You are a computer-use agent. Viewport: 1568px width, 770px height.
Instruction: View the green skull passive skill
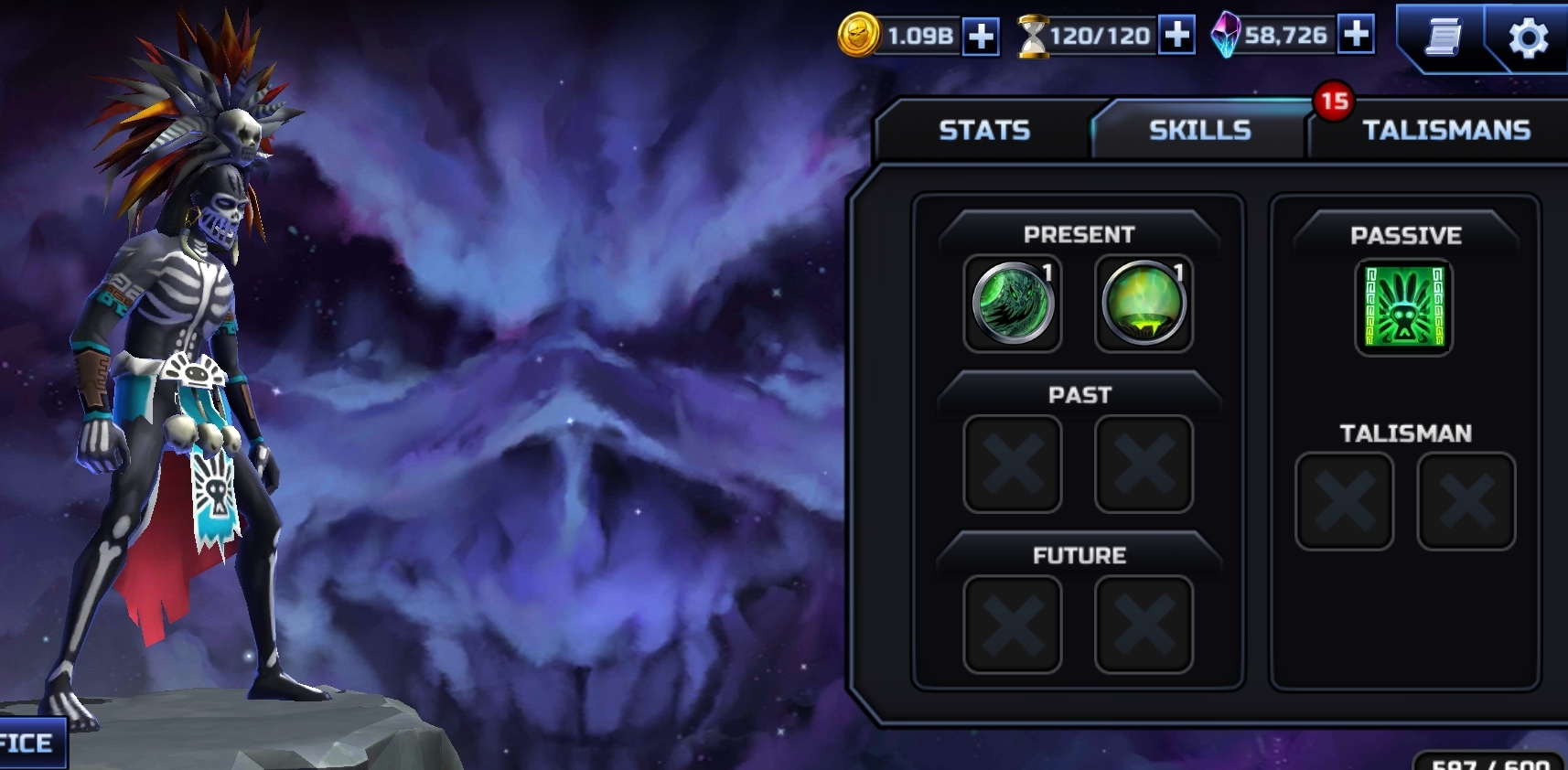pos(1403,306)
